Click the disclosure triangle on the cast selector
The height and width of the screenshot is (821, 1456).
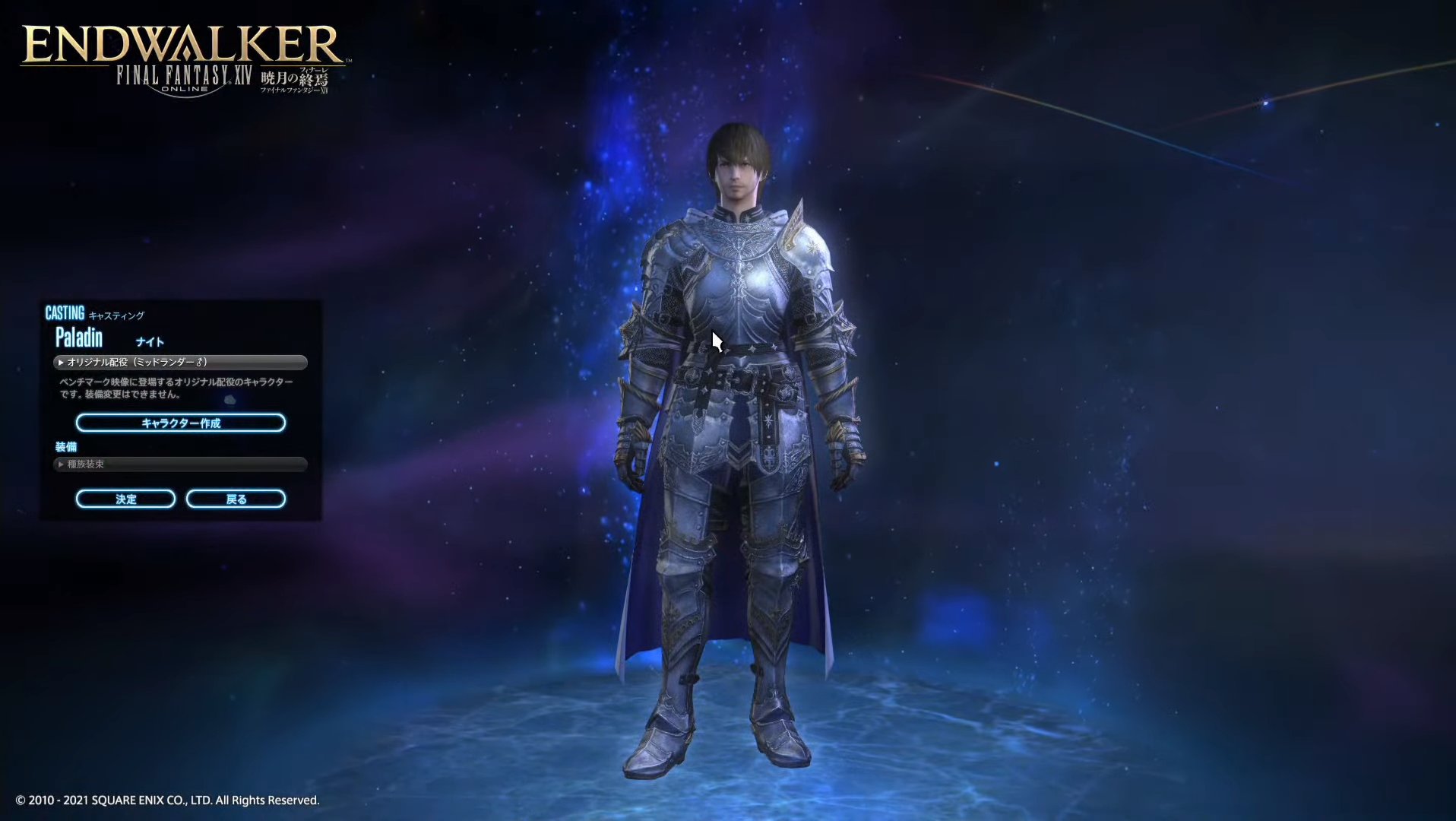(61, 363)
